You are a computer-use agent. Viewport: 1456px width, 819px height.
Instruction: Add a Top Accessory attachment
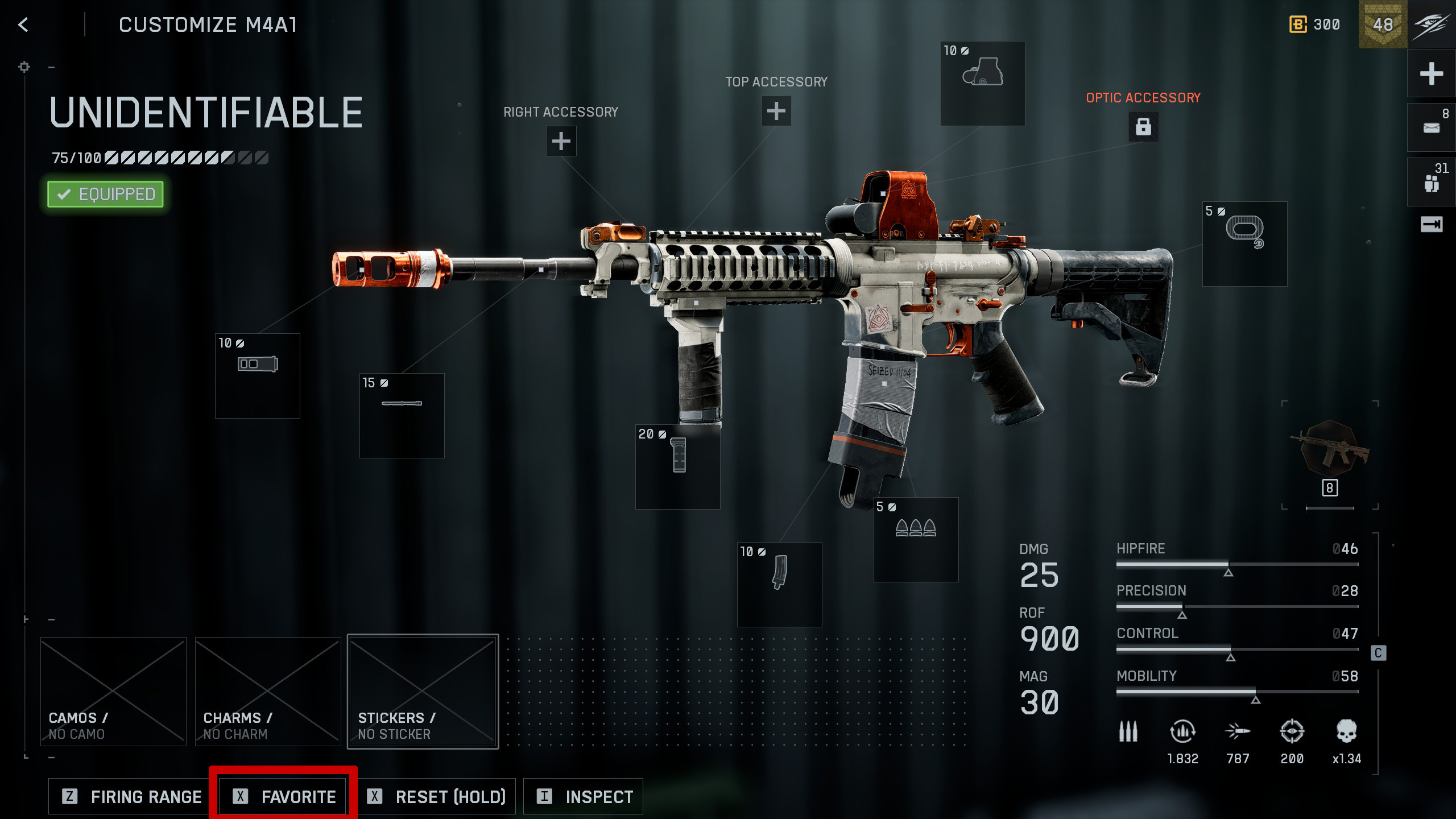tap(776, 111)
